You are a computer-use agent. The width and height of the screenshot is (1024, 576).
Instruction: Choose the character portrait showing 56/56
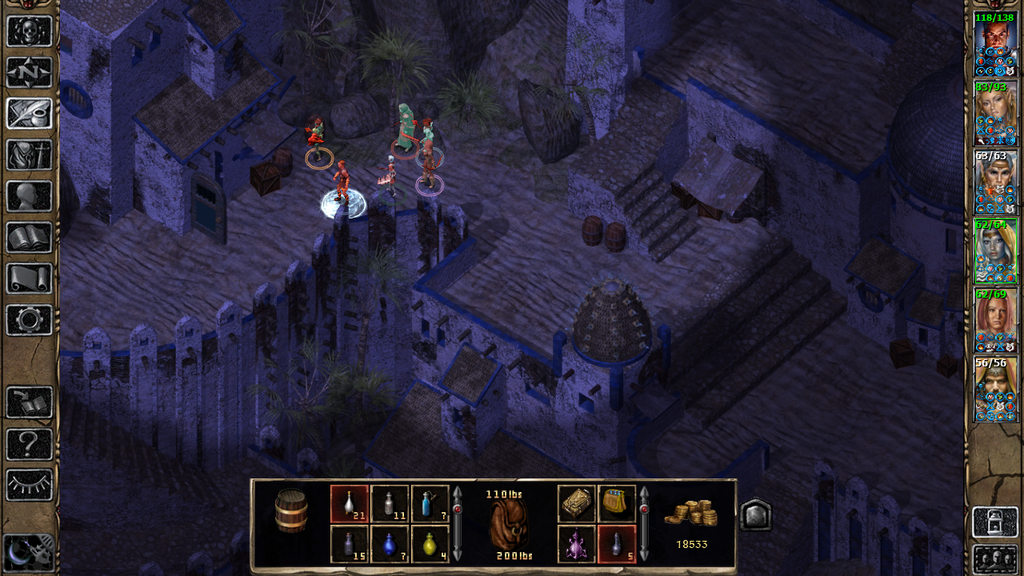point(995,389)
